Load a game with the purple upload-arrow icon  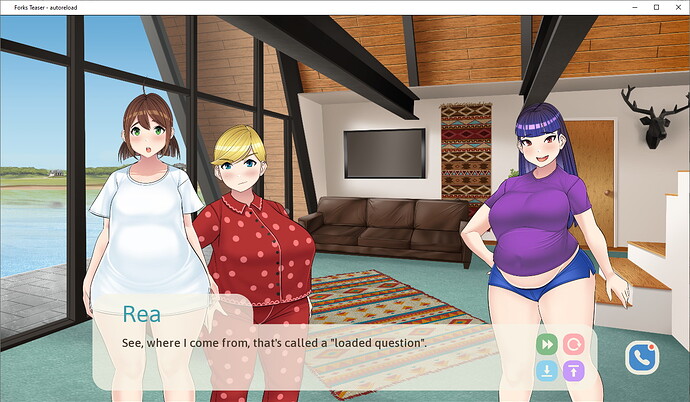[x=573, y=371]
